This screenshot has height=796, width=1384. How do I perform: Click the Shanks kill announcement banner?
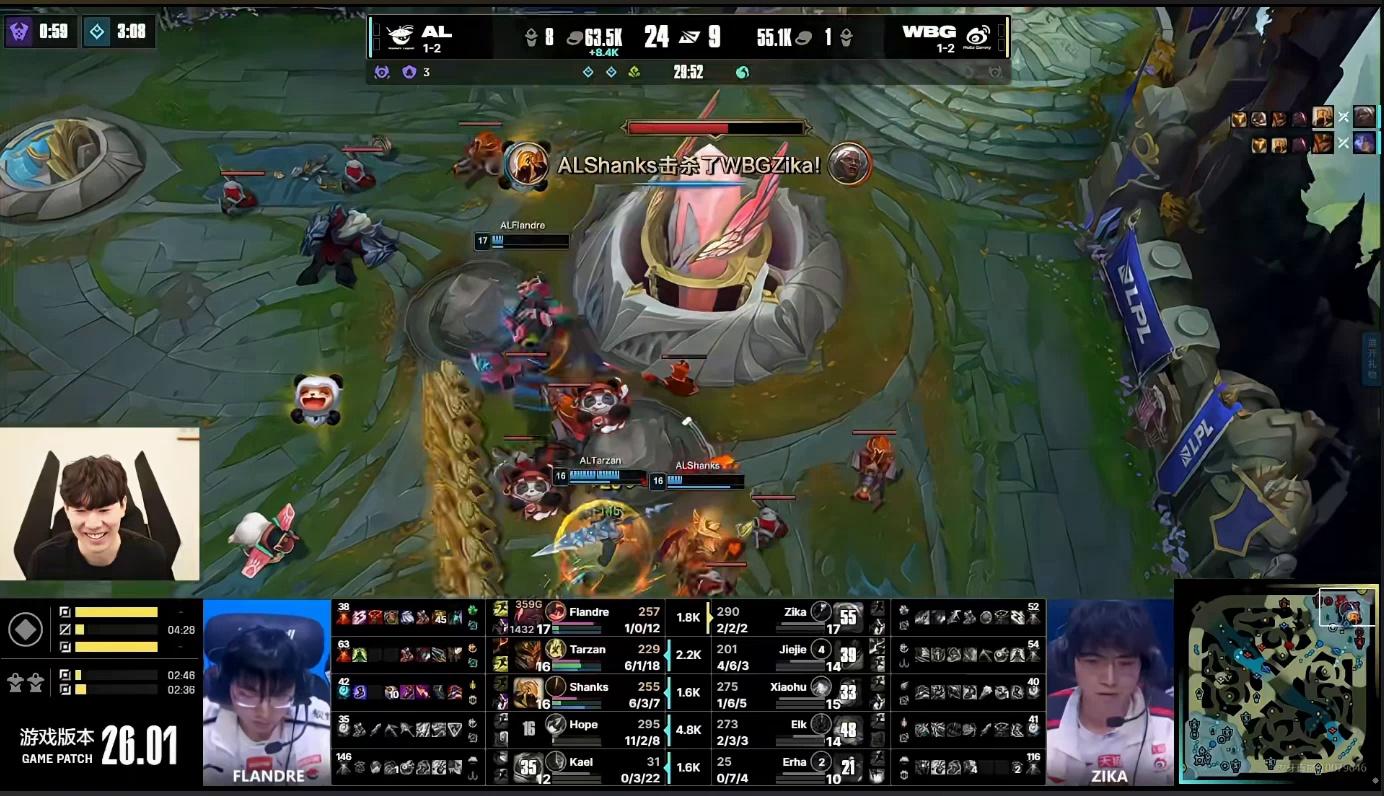click(x=688, y=165)
